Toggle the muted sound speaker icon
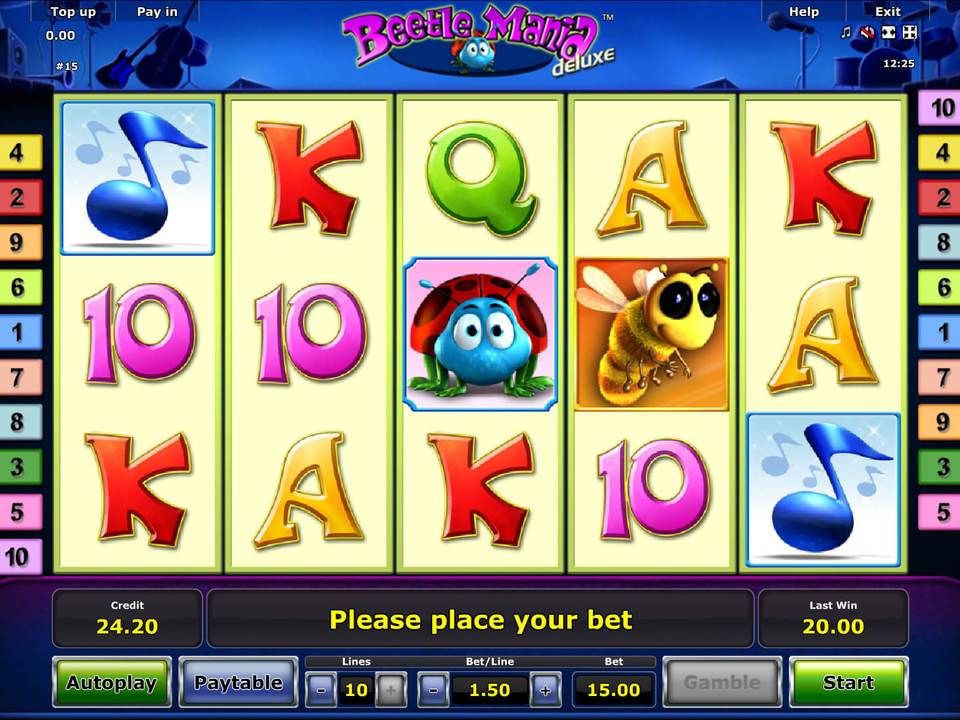960x720 pixels. pyautogui.click(x=867, y=33)
